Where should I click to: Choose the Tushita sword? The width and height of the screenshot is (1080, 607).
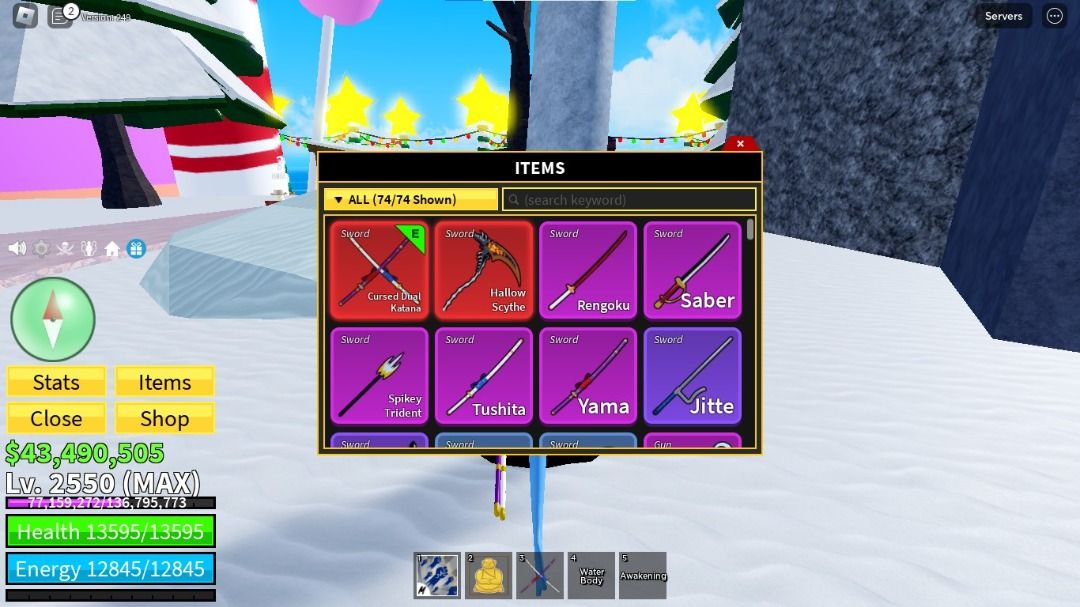coord(484,376)
